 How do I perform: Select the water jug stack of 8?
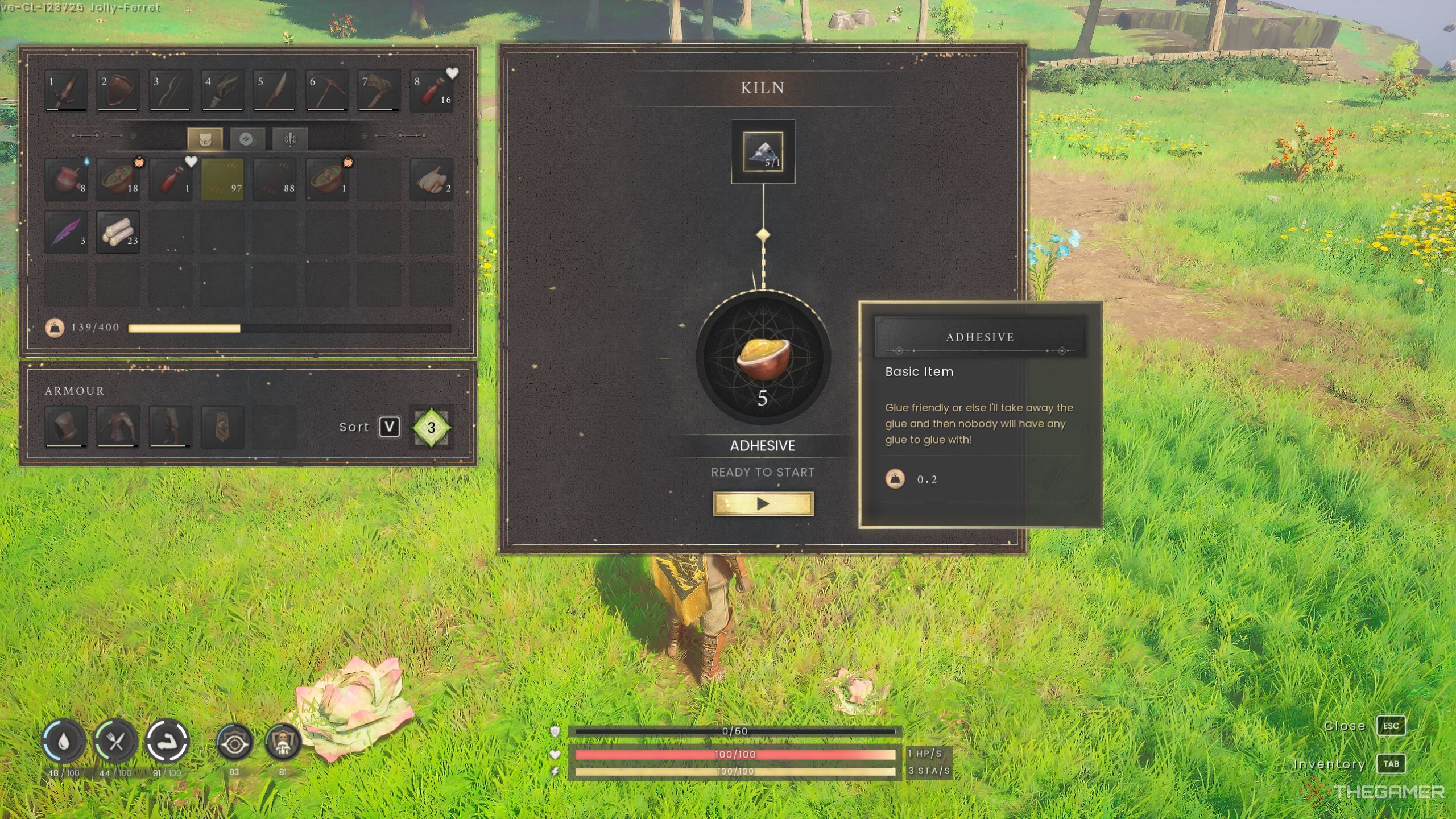(x=66, y=180)
